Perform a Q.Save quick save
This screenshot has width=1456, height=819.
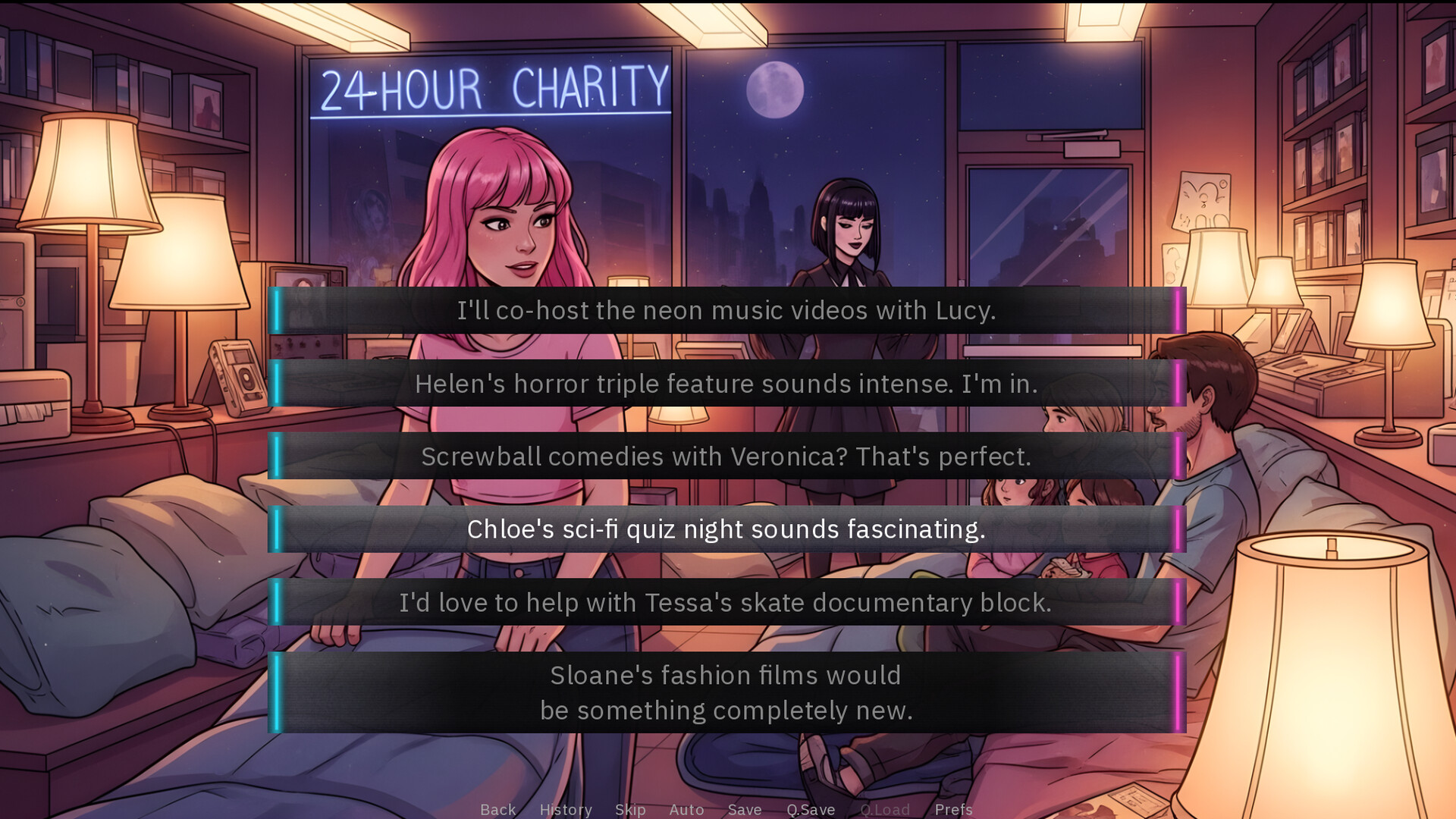pos(811,809)
